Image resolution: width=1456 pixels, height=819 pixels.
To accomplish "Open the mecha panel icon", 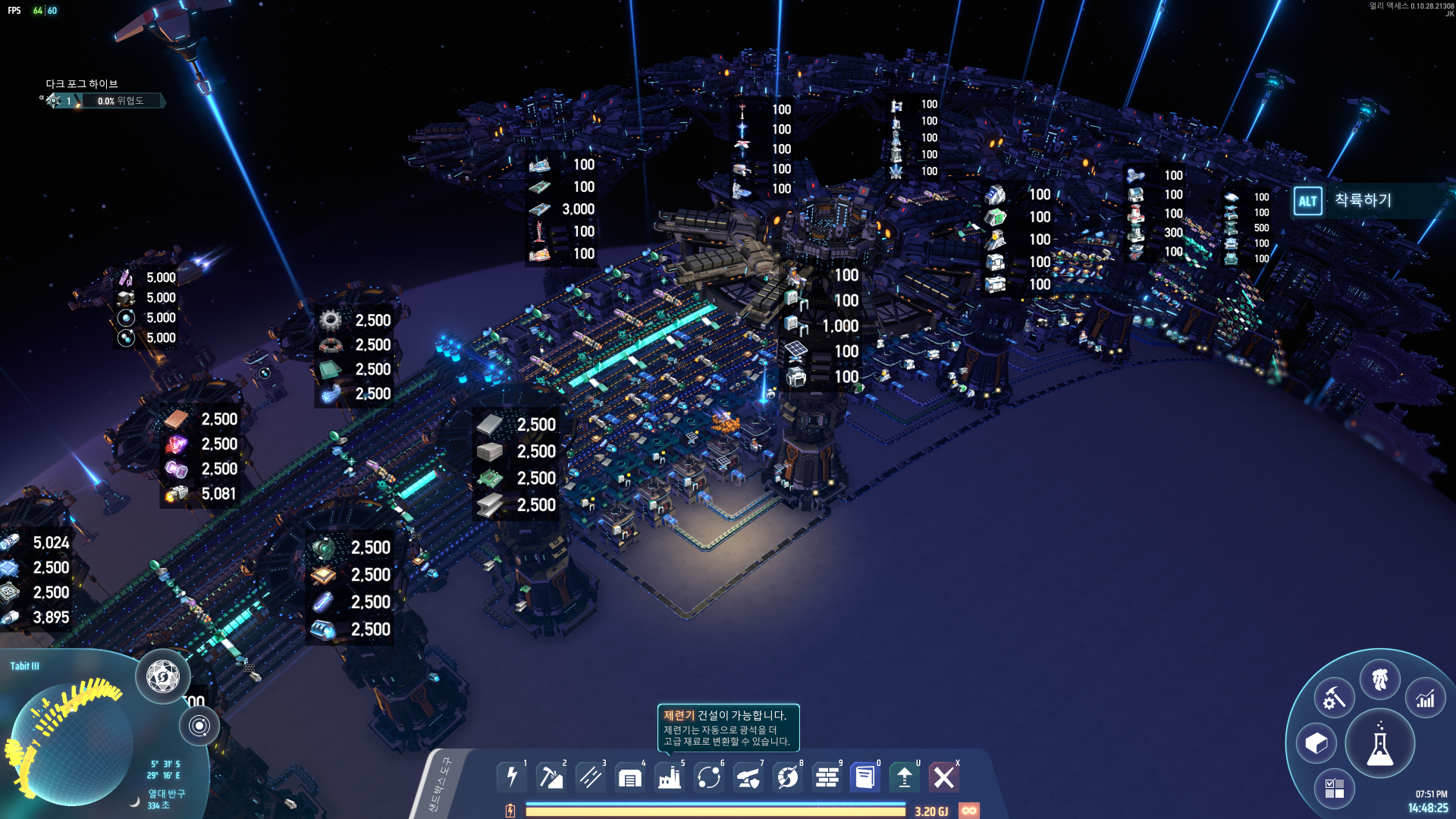I will pos(1379,679).
